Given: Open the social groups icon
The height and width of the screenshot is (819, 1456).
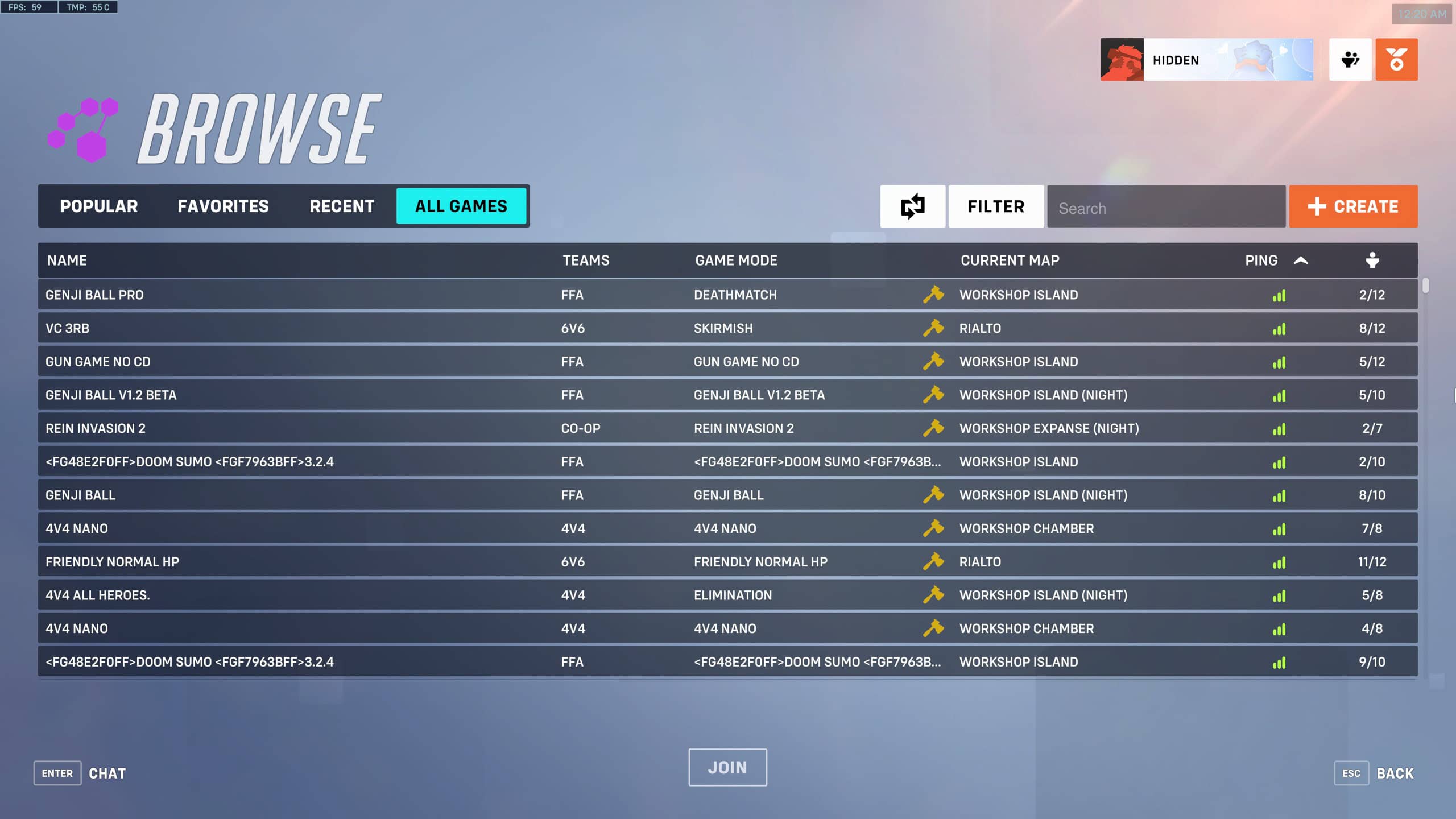Looking at the screenshot, I should pos(1350,59).
